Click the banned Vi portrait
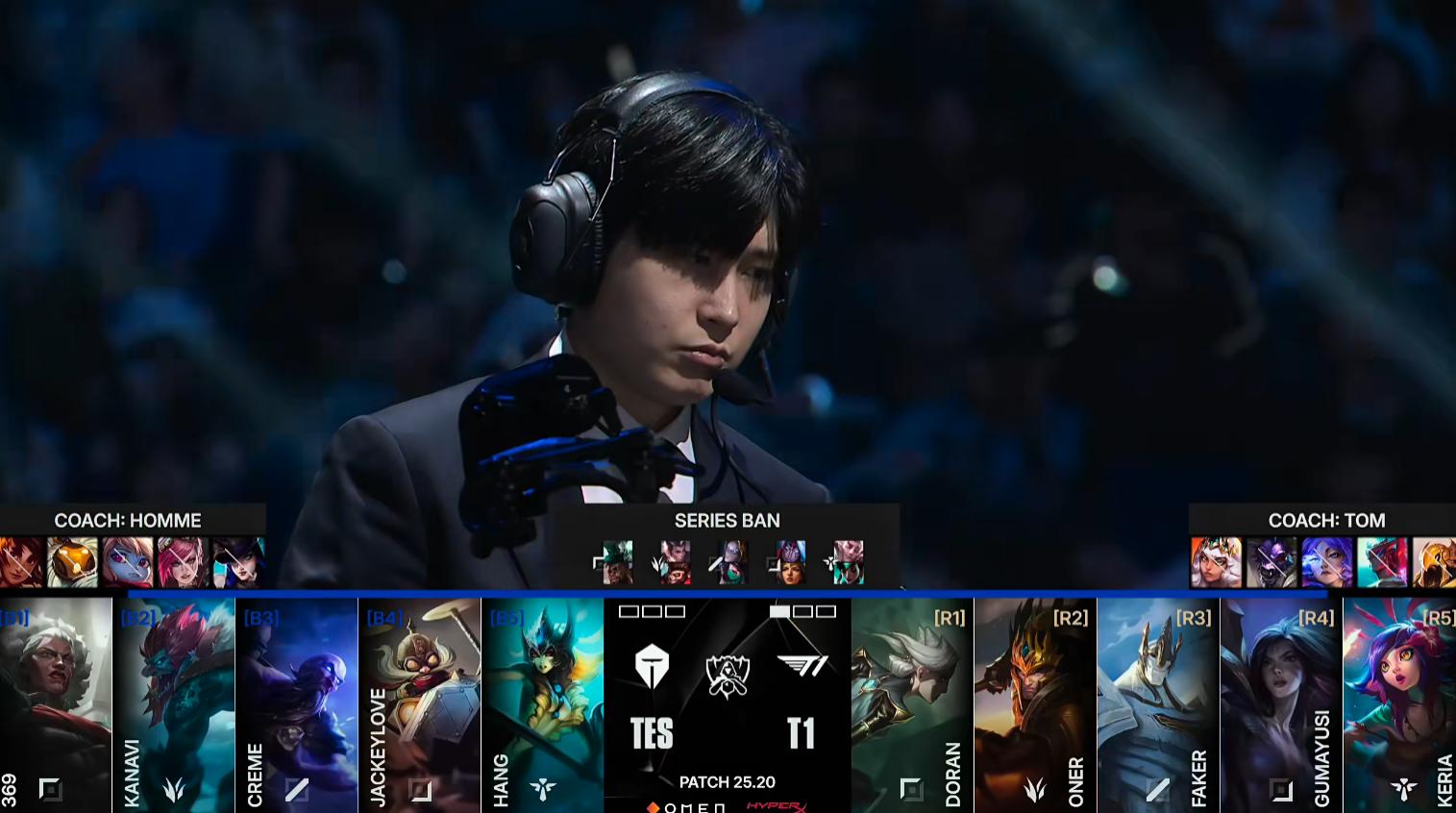The height and width of the screenshot is (813, 1456). point(183,562)
